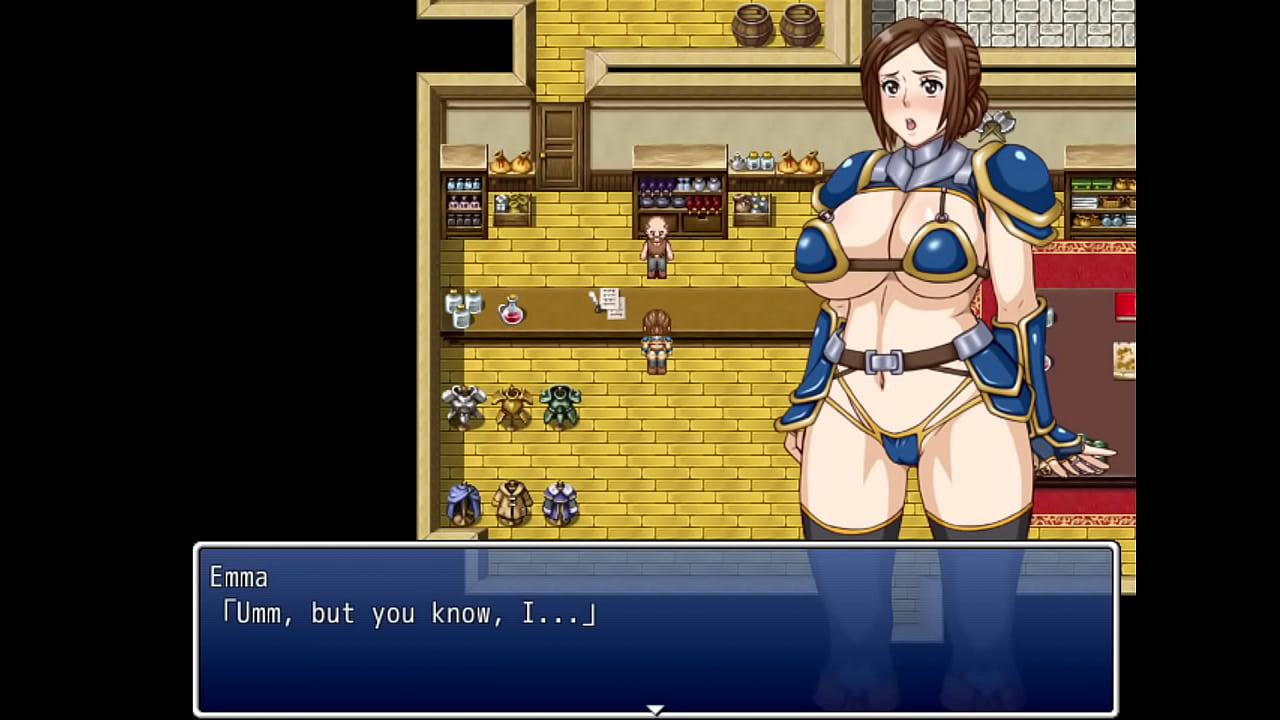The image size is (1280, 720).
Task: Advance the dialogue via the continue arrow
Action: (655, 709)
